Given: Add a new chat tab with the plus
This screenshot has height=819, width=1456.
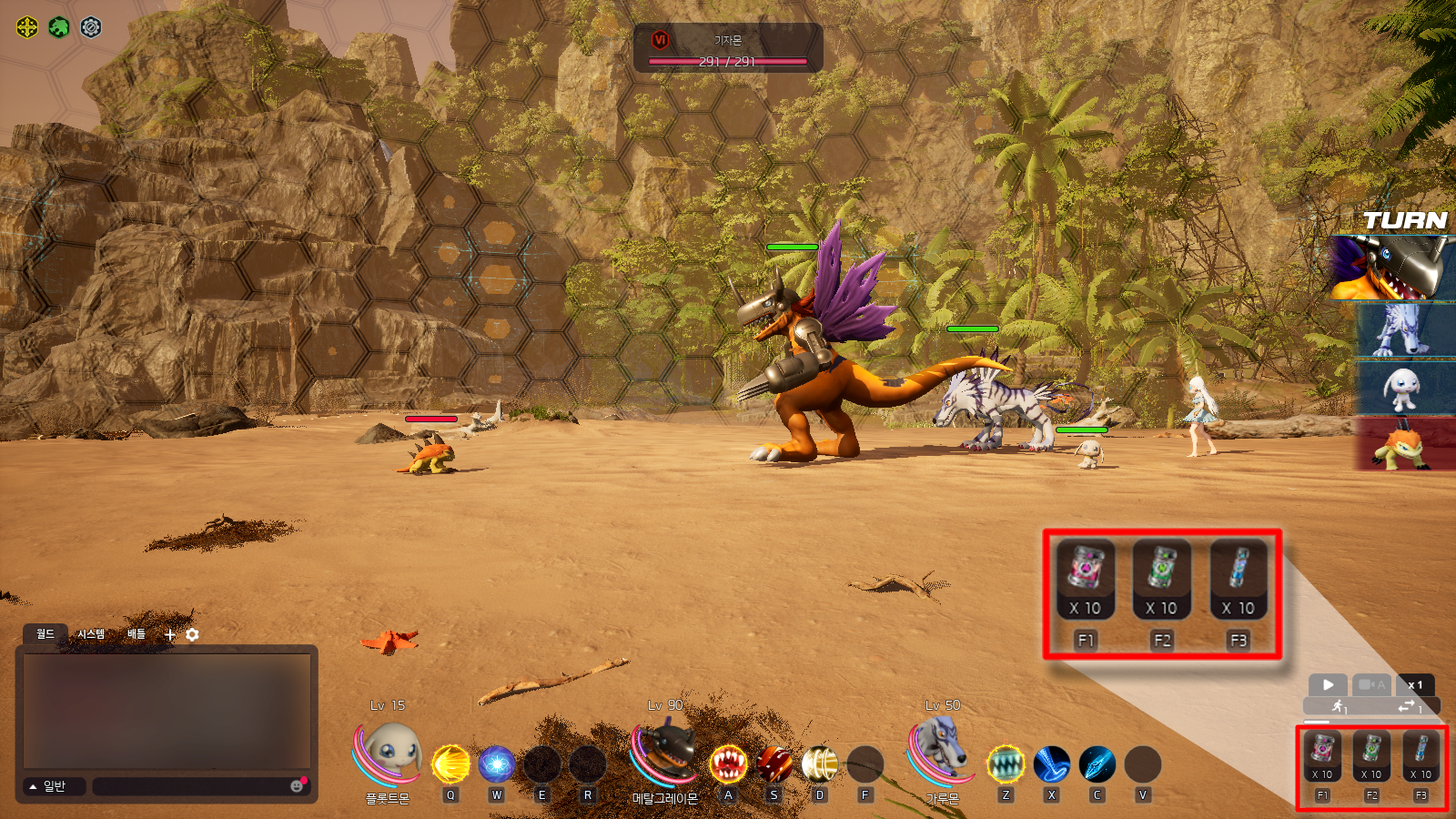Looking at the screenshot, I should [170, 635].
